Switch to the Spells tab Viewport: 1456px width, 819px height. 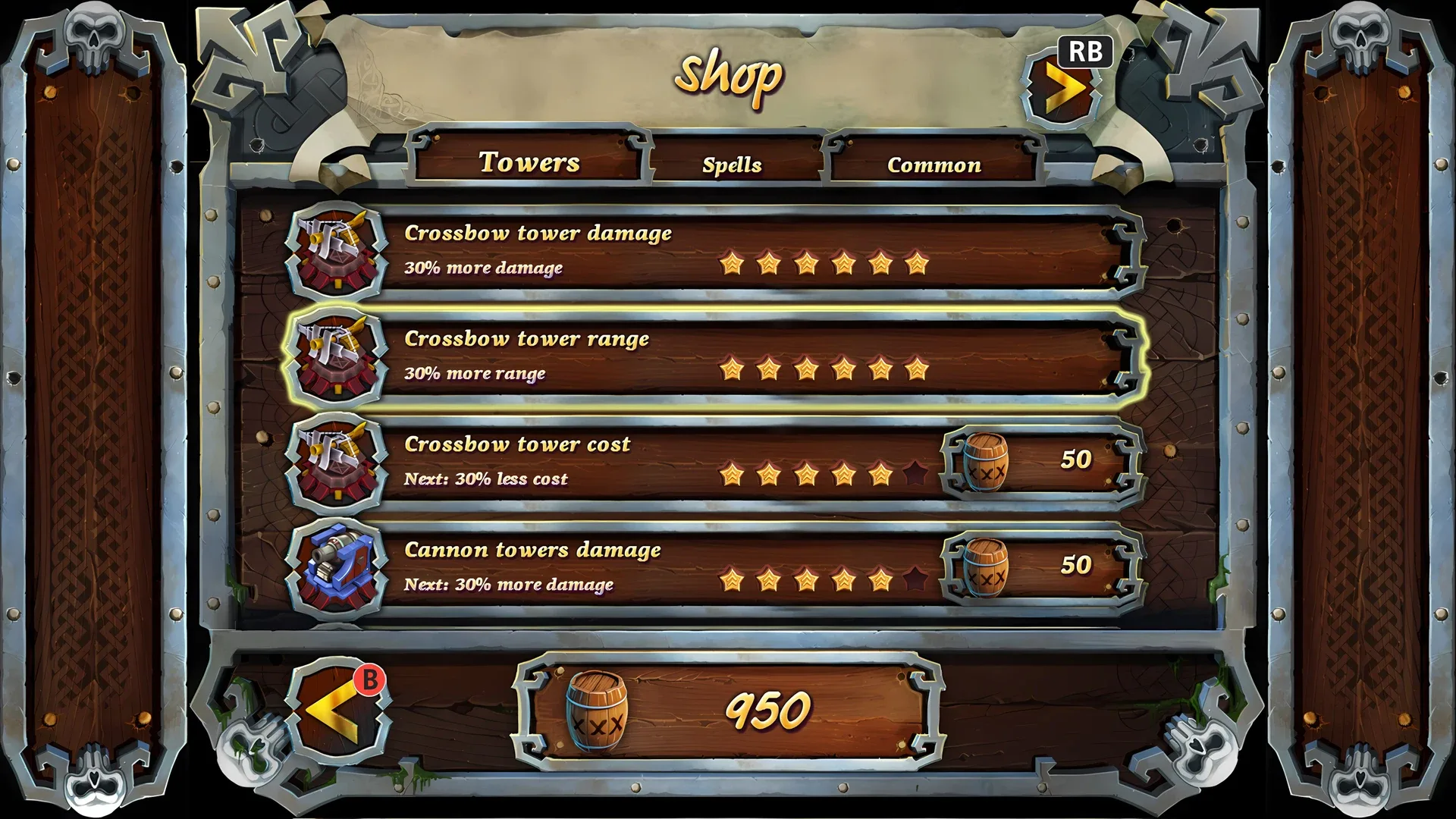pos(733,163)
